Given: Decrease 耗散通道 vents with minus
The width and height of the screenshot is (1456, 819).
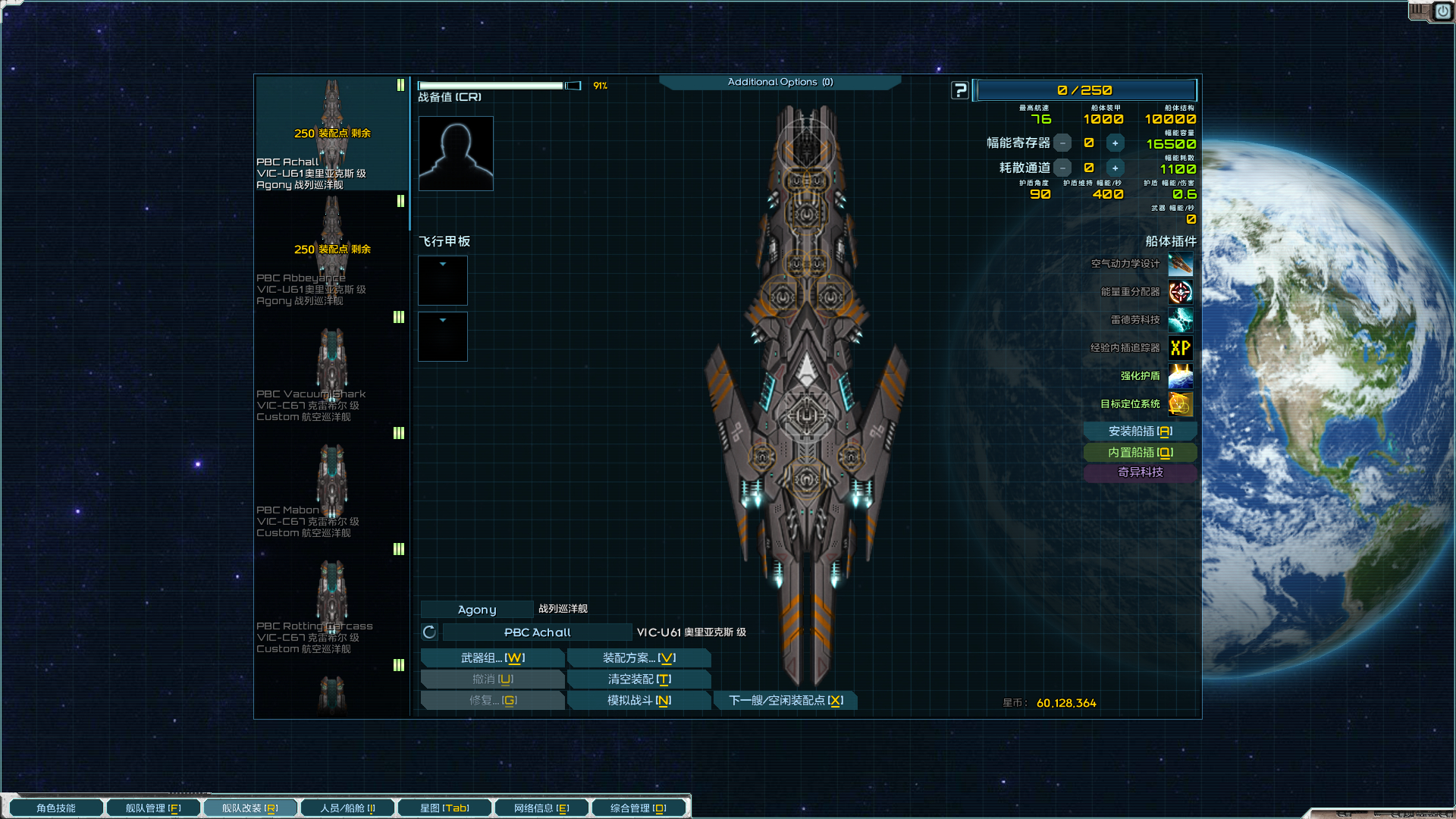Looking at the screenshot, I should (1063, 168).
